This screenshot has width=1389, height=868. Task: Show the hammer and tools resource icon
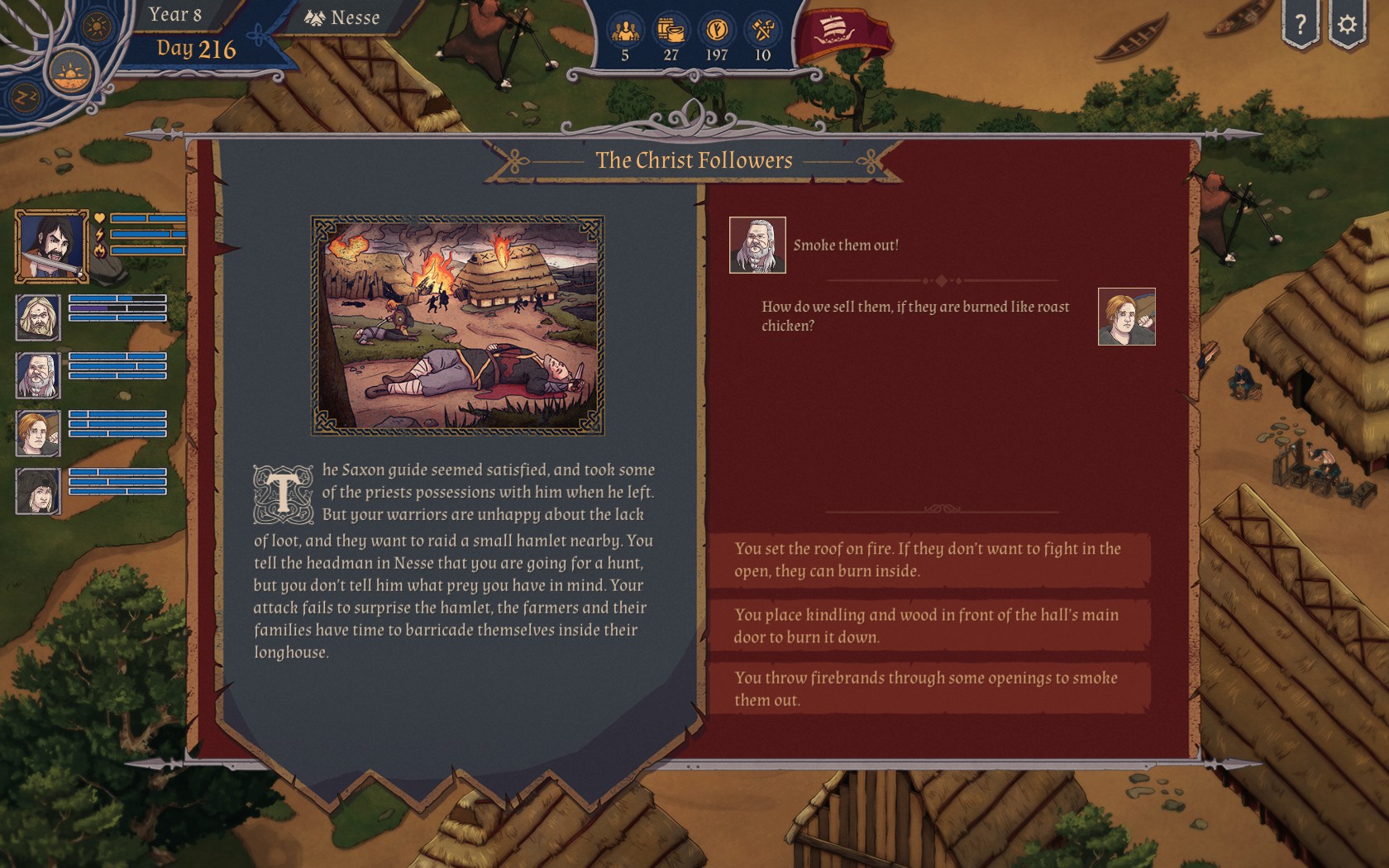point(762,31)
